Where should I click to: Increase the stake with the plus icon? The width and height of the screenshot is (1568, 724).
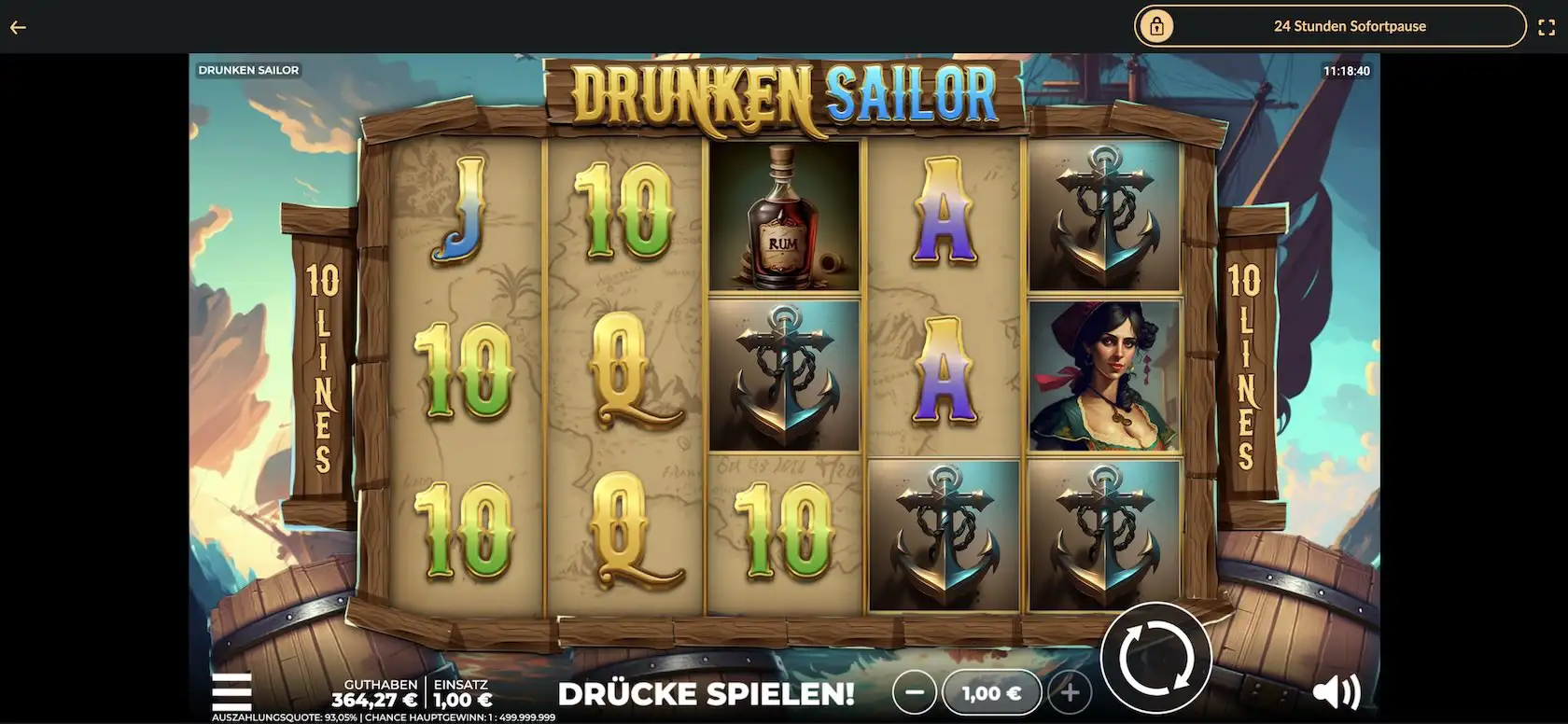(x=1069, y=692)
